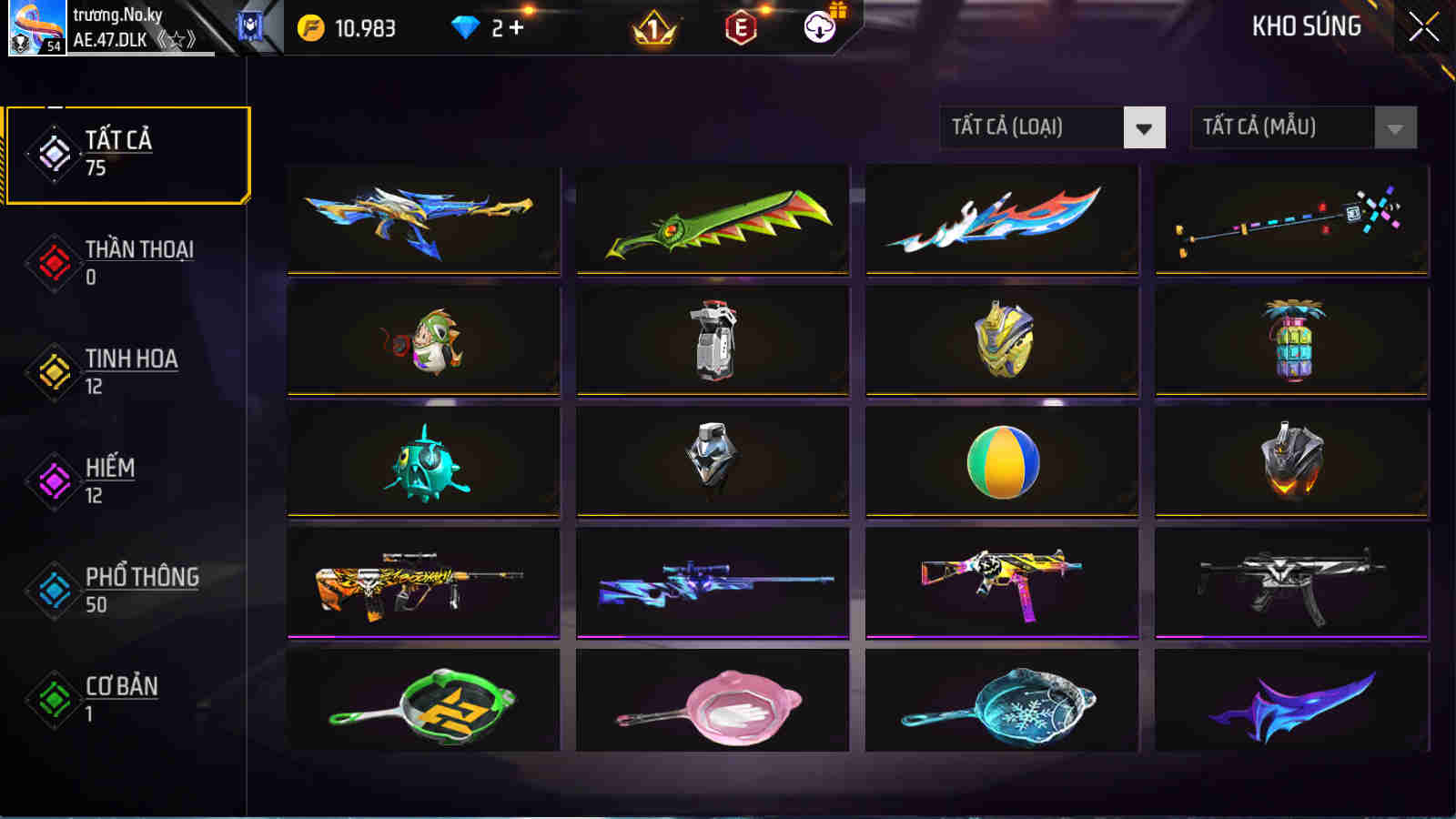Click the orange tiger-striped rifle skin thumbnail

point(422,583)
